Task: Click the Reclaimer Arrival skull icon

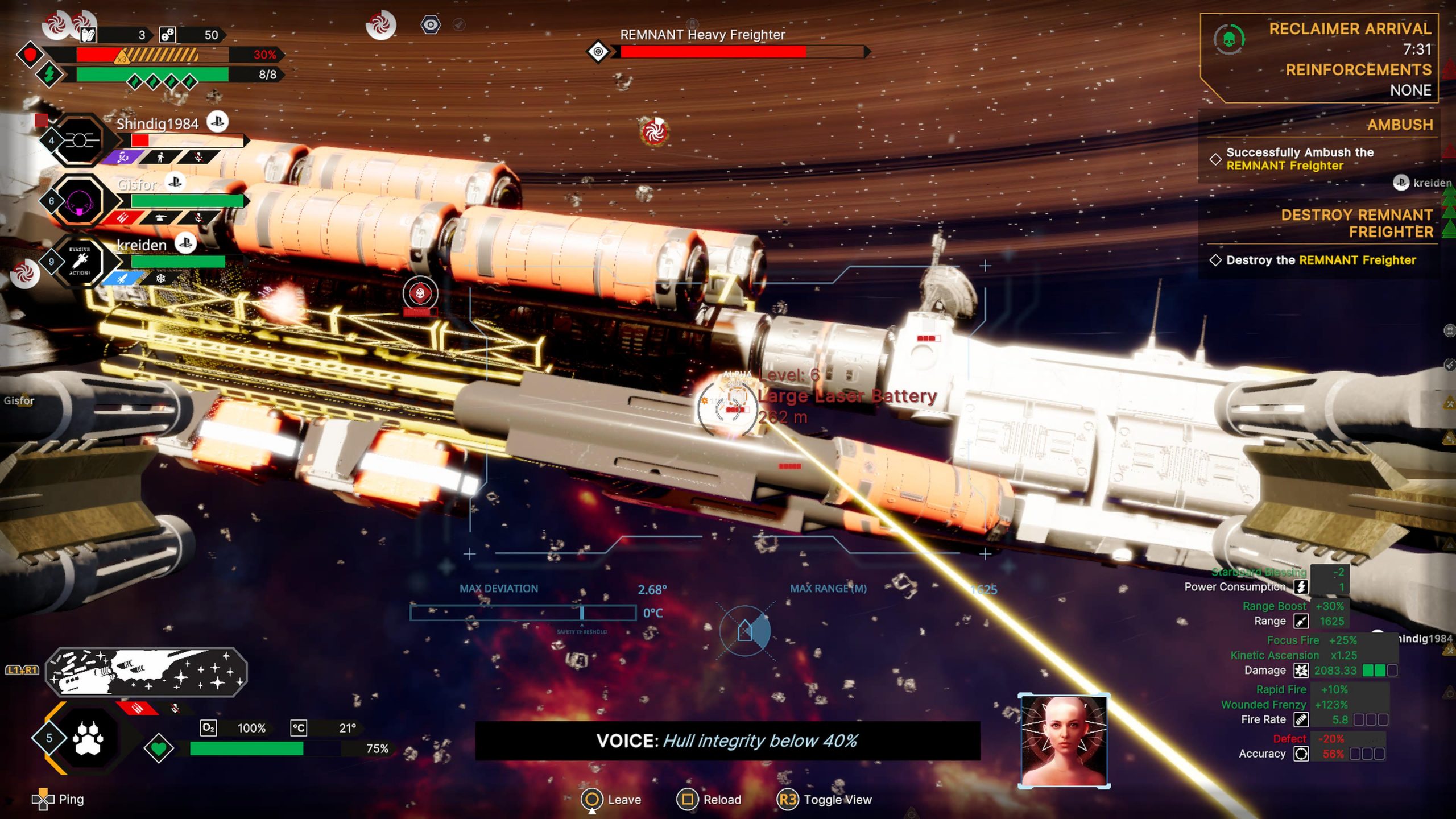Action: 1228,39
